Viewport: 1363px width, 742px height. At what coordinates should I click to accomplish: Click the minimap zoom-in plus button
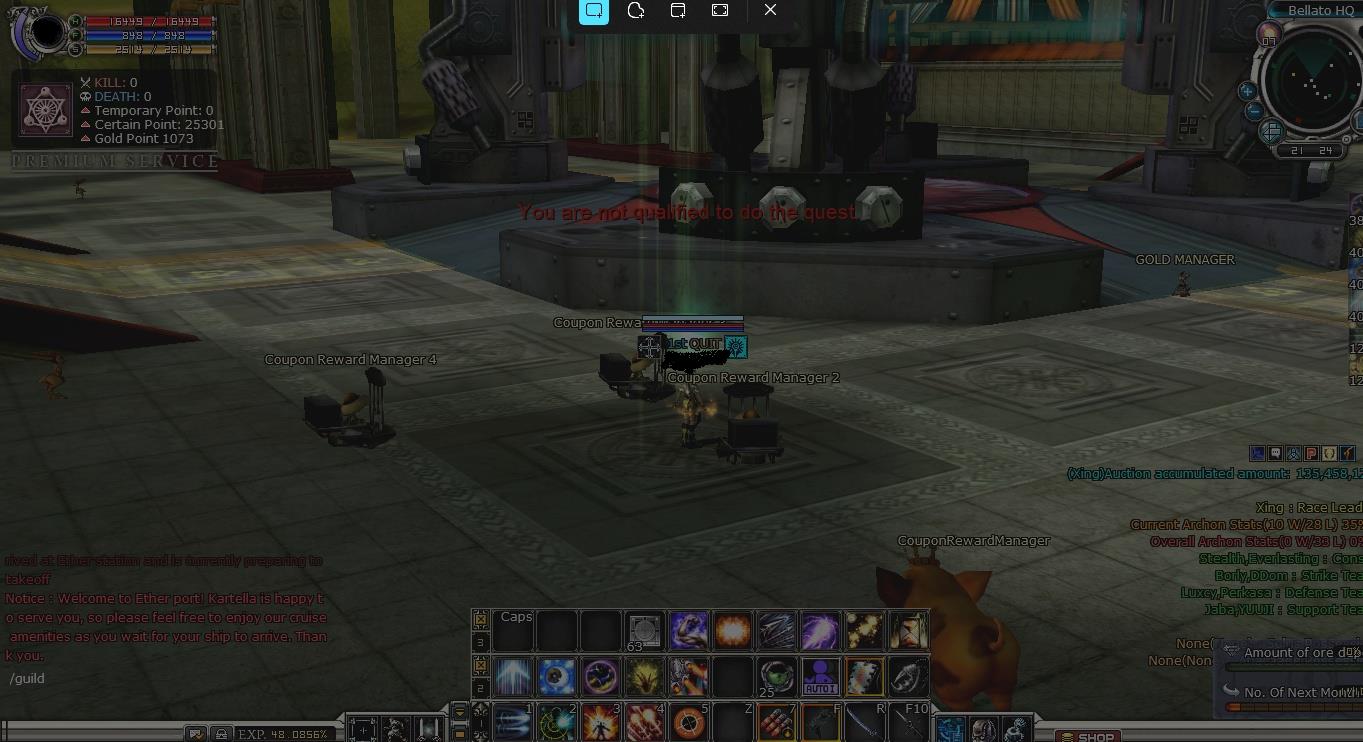tap(1247, 91)
